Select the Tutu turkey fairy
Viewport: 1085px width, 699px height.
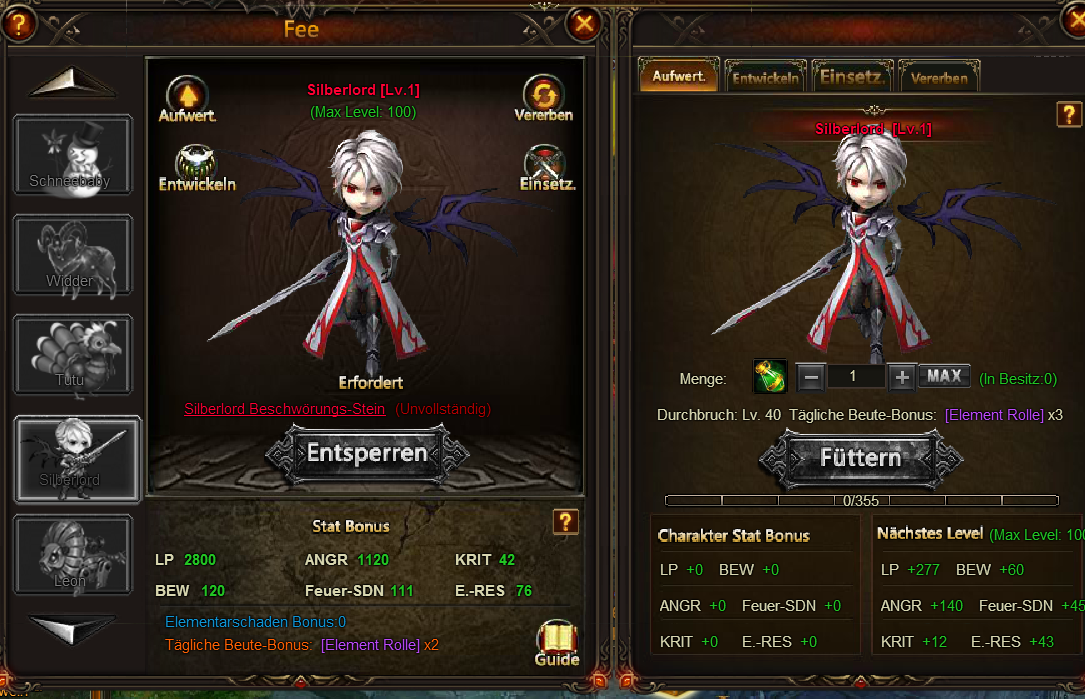[72, 355]
